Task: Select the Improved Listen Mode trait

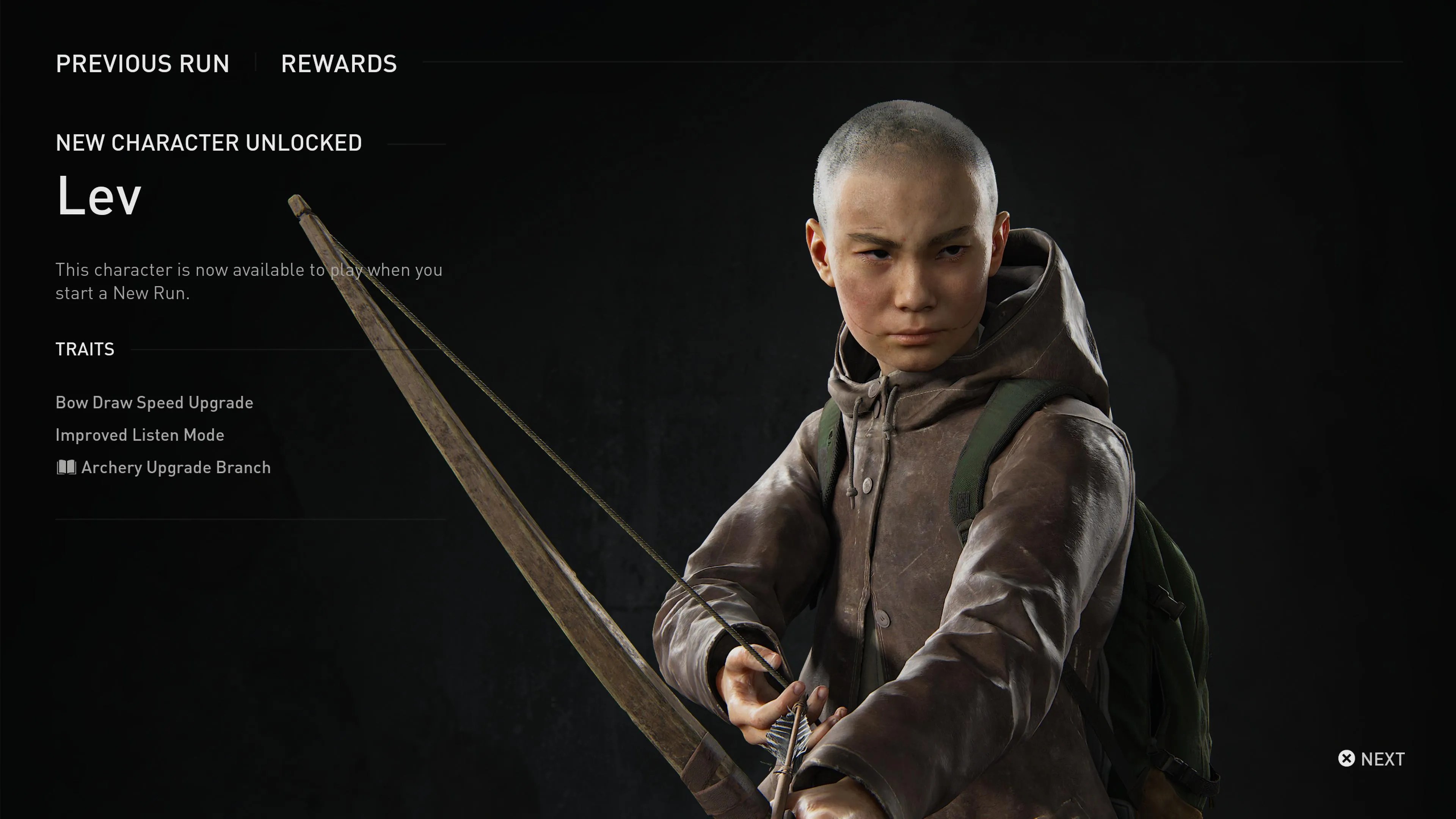Action: coord(140,435)
